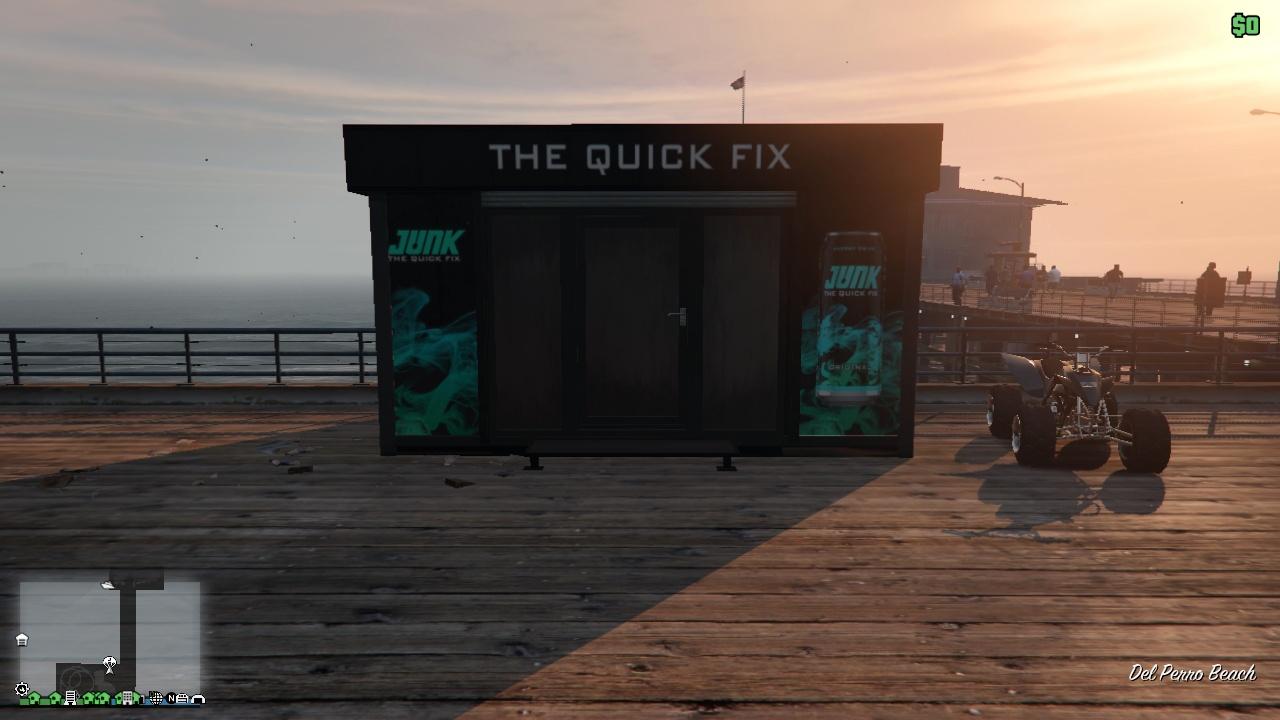Click the white property icon on the minimap
The width and height of the screenshot is (1280, 720).
[x=22, y=639]
